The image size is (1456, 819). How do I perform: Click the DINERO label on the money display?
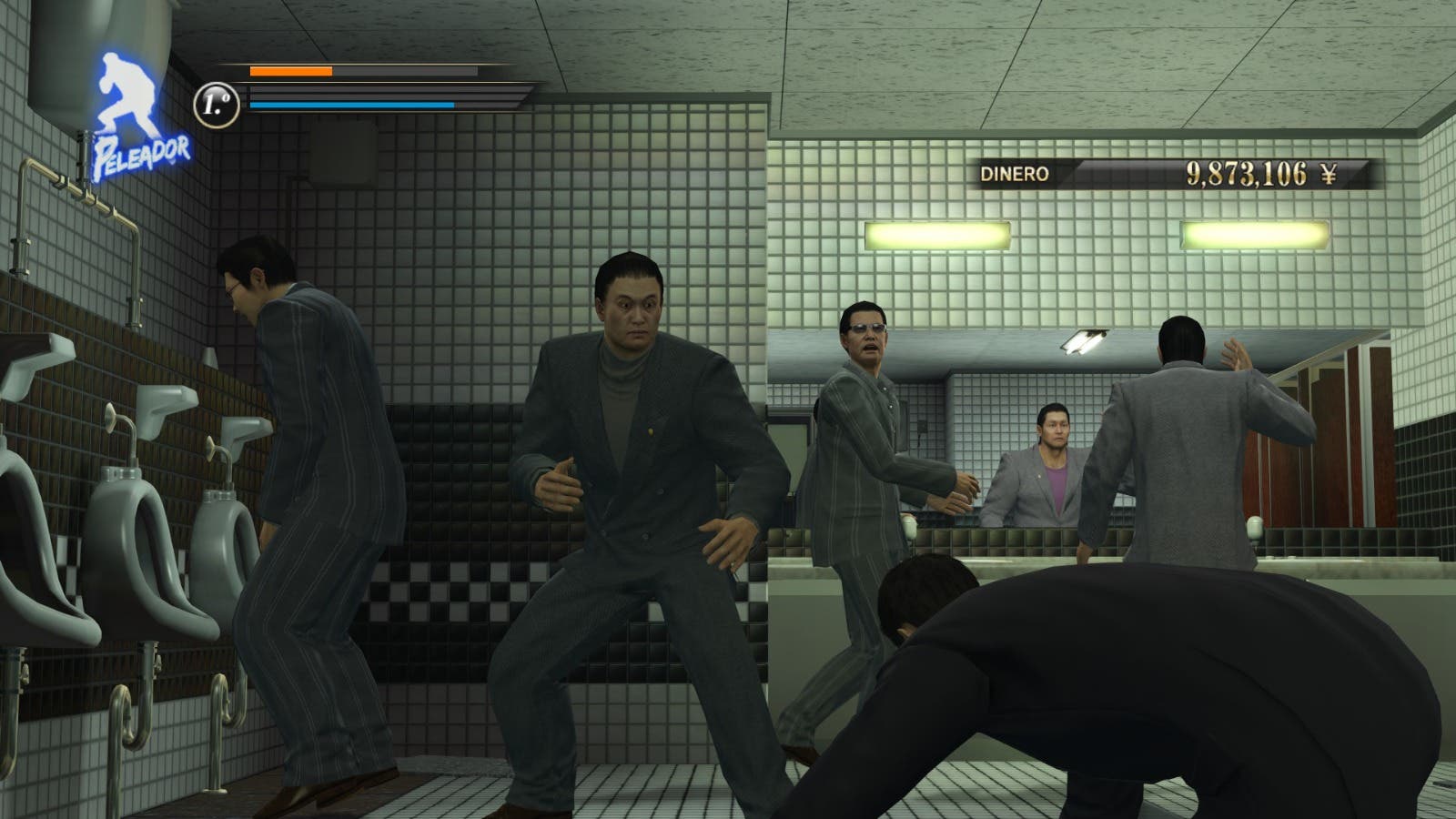(1016, 175)
